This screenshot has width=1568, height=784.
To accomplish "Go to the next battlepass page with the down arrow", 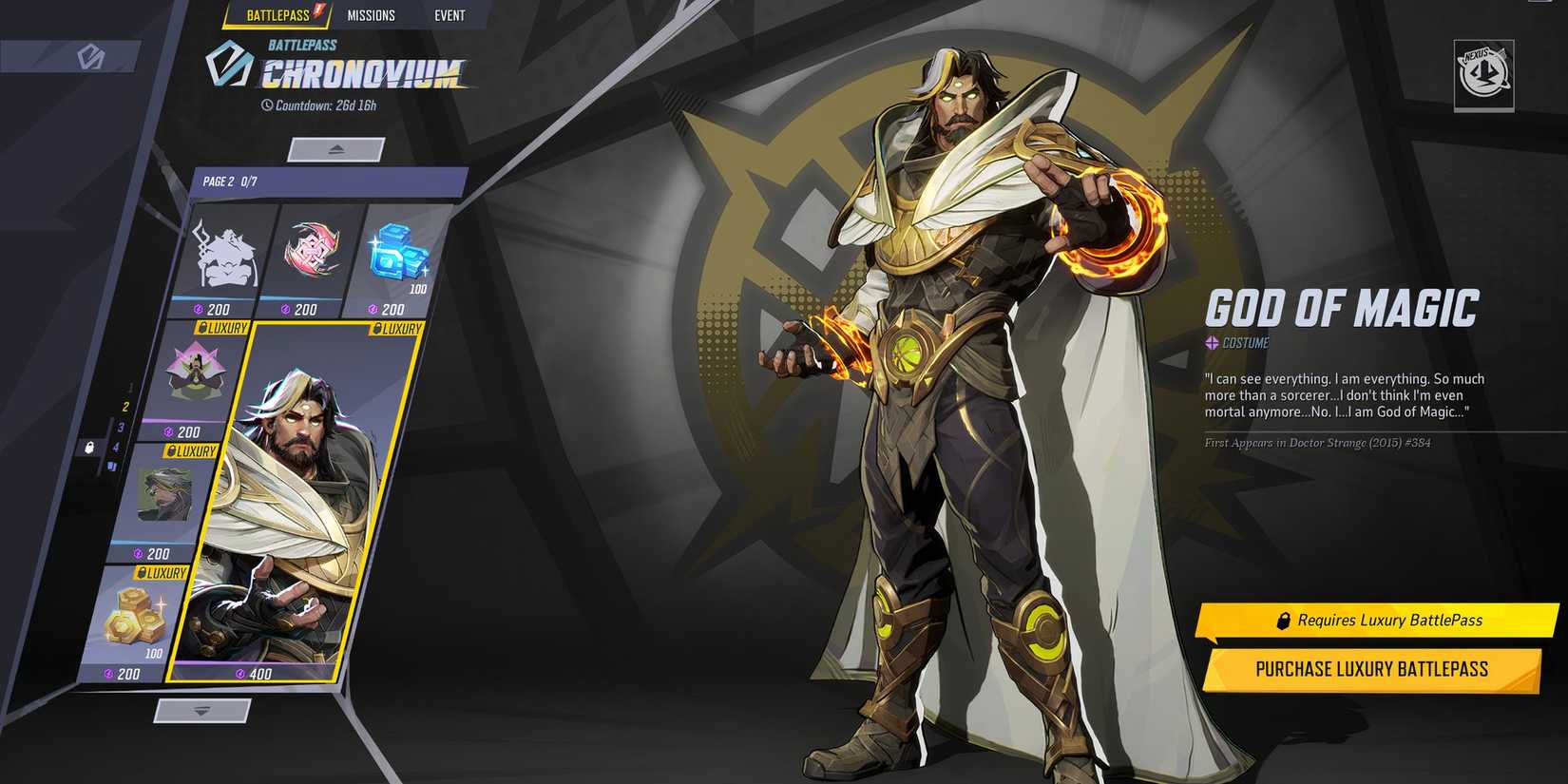I will 201,711.
